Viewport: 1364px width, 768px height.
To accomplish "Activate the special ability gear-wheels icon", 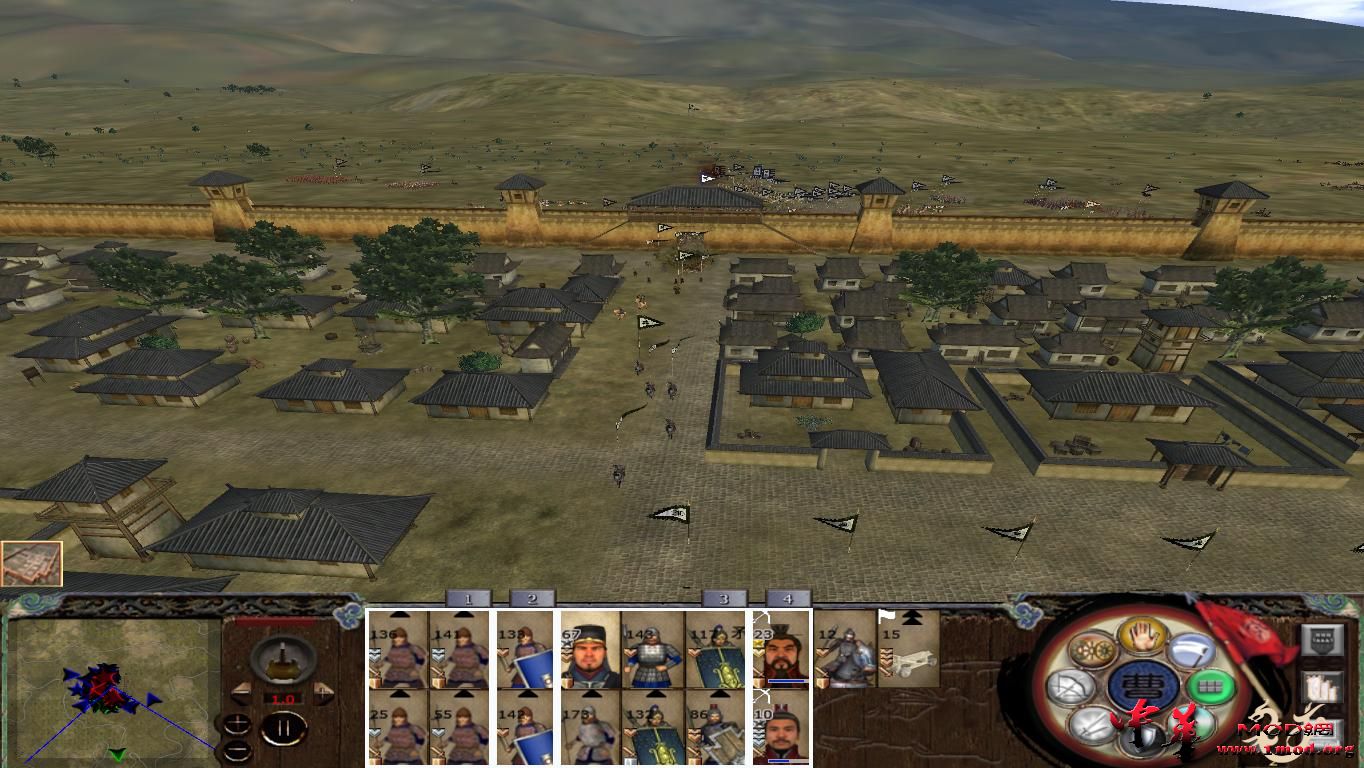I will pyautogui.click(x=1092, y=649).
